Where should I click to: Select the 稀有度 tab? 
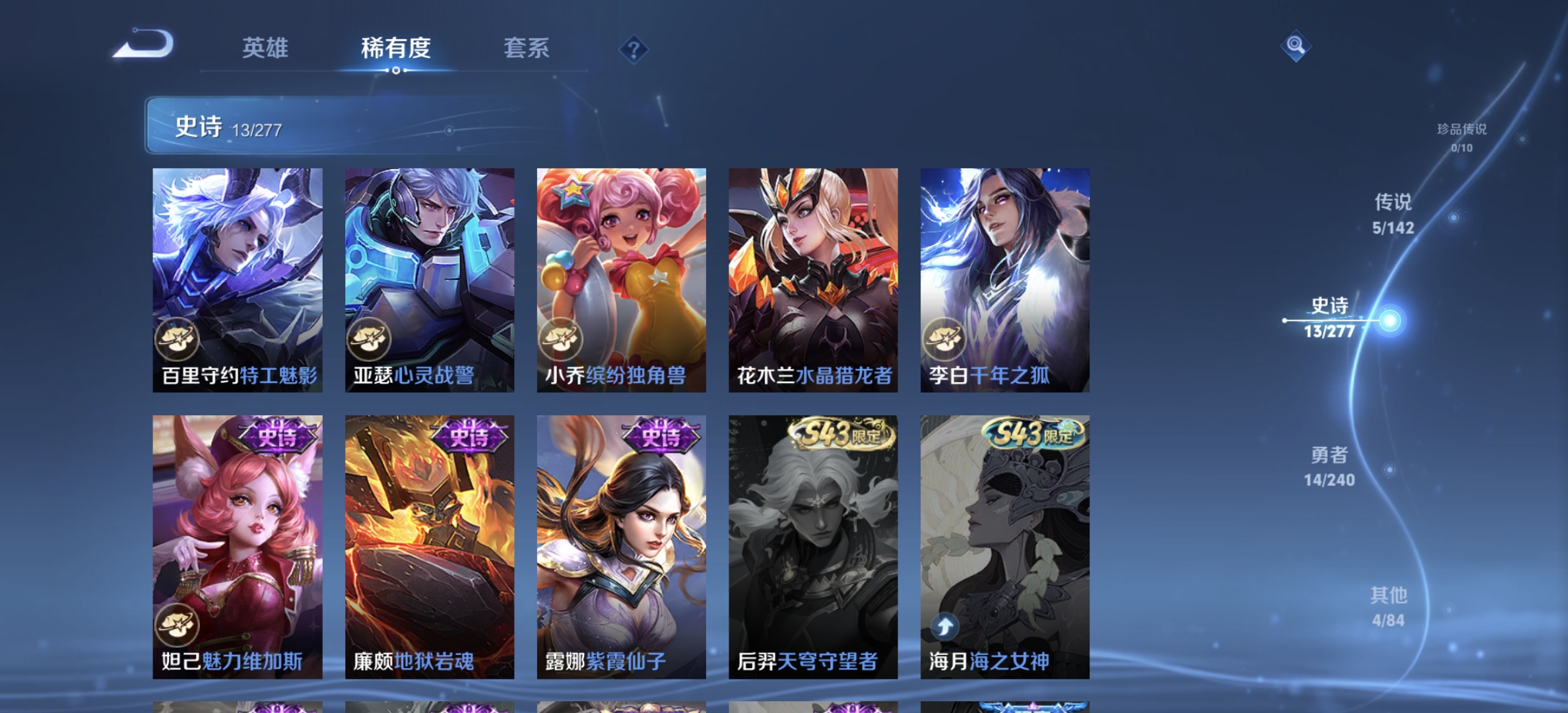(x=396, y=48)
